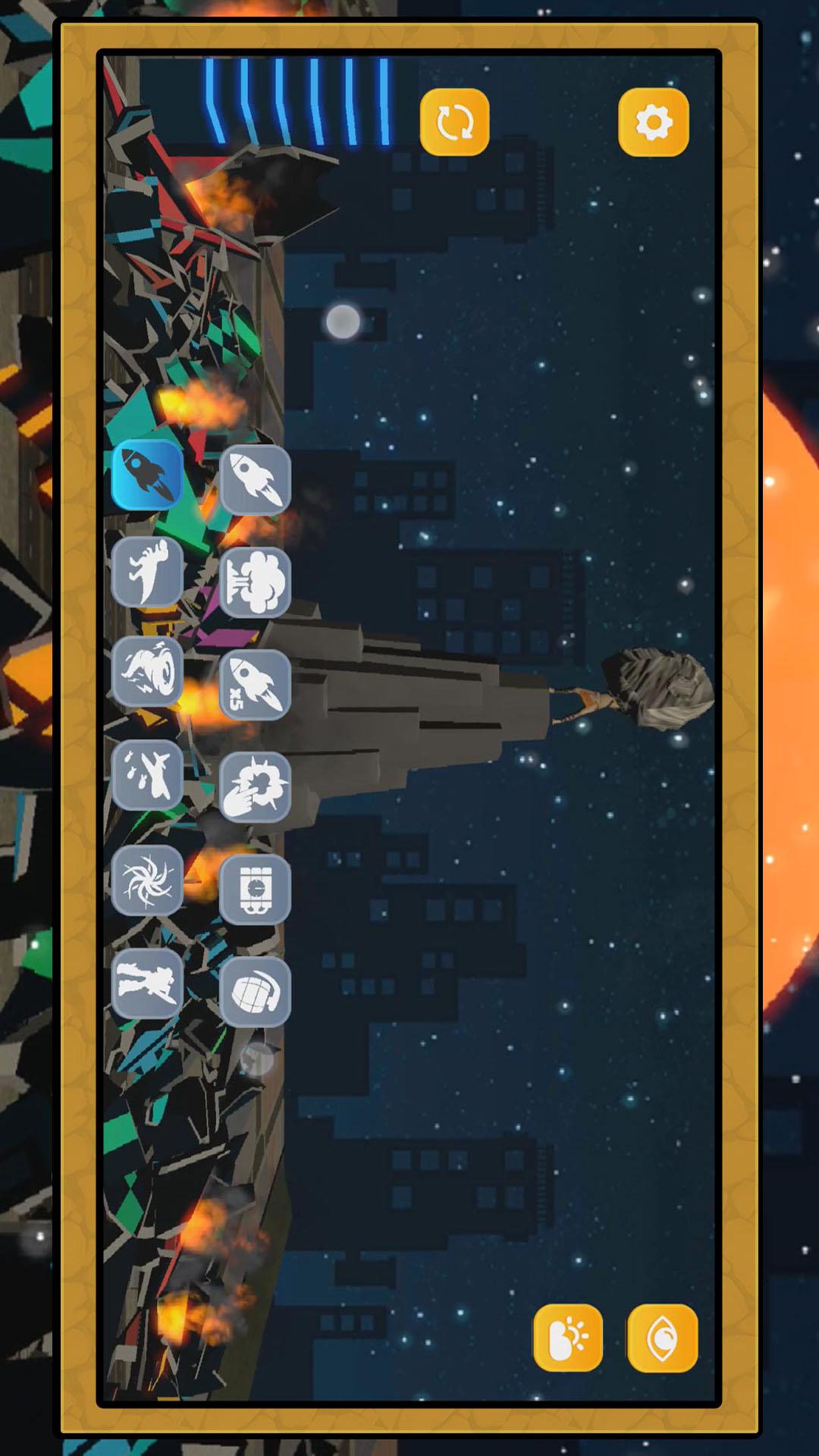Click the yellow restart arrows button

tap(454, 122)
